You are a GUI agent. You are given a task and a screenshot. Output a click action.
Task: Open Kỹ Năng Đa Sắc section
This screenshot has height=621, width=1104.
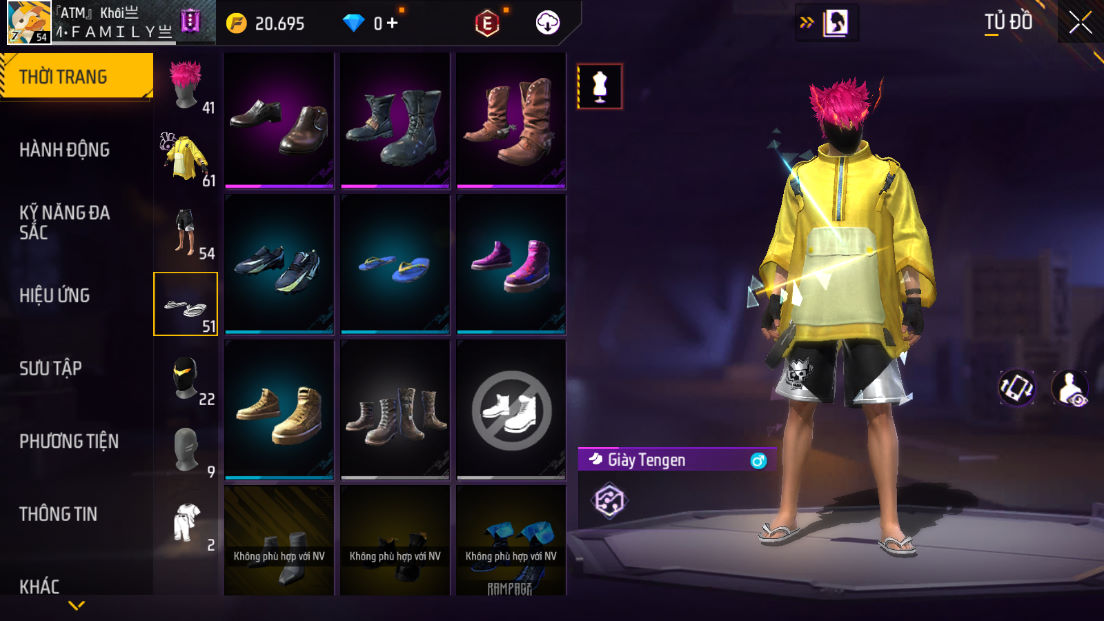pos(65,222)
